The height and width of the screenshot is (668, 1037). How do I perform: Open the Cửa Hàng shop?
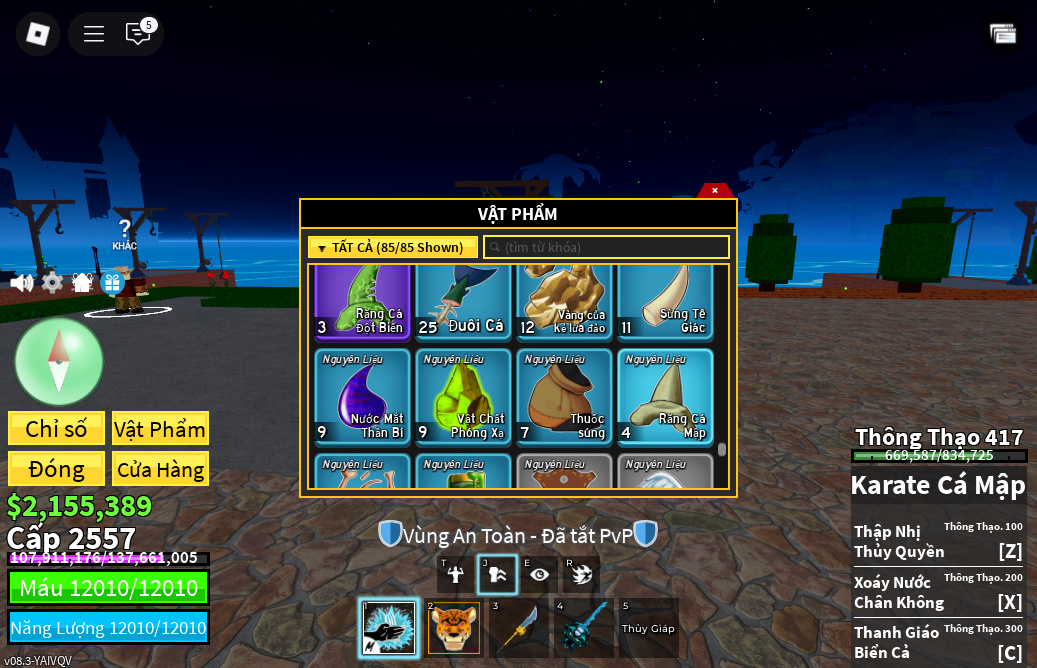[160, 469]
